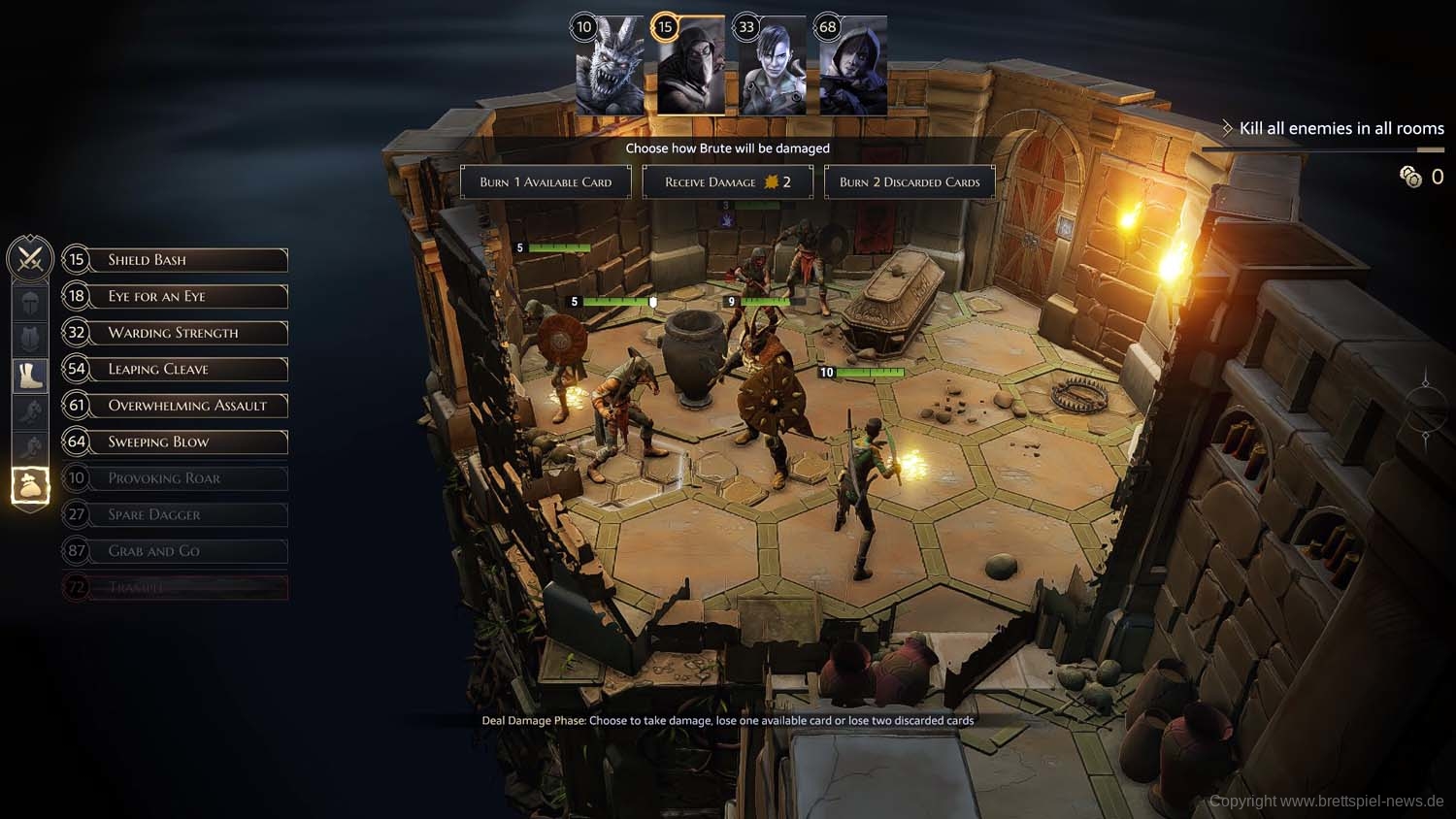1456x819 pixels.
Task: Select the Overwhelming Assault card
Action: (176, 406)
